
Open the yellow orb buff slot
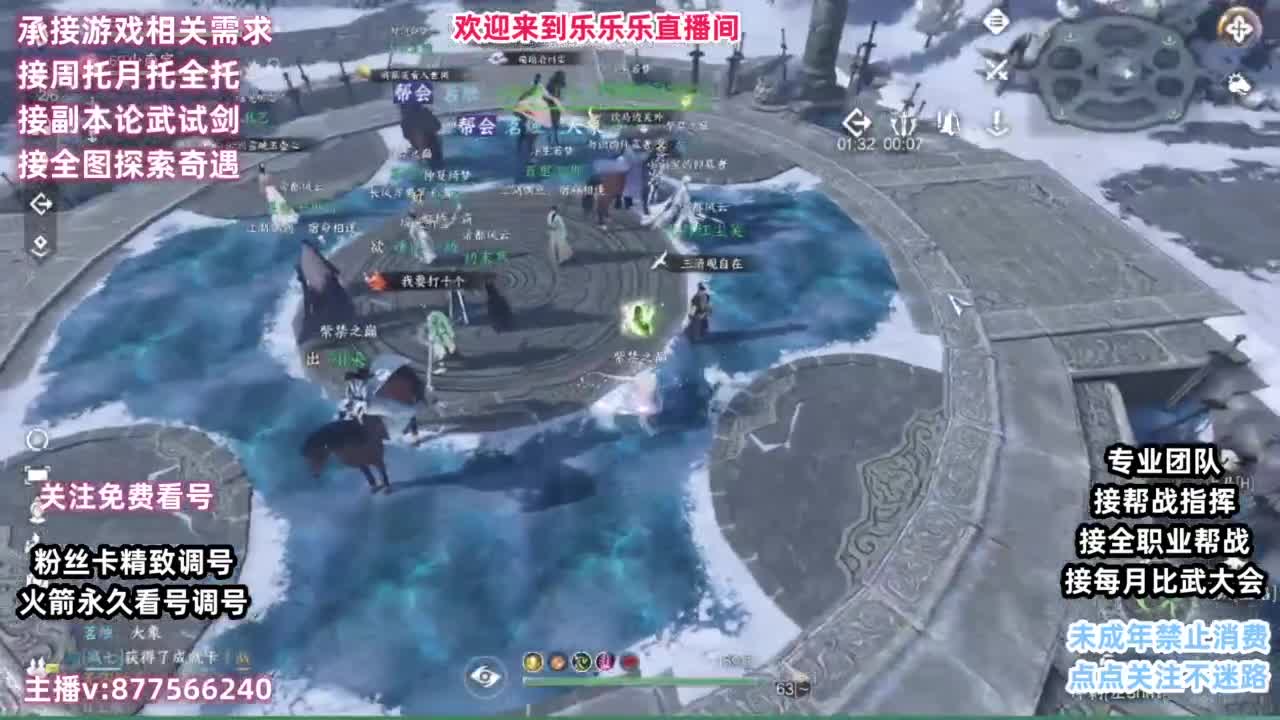(532, 662)
